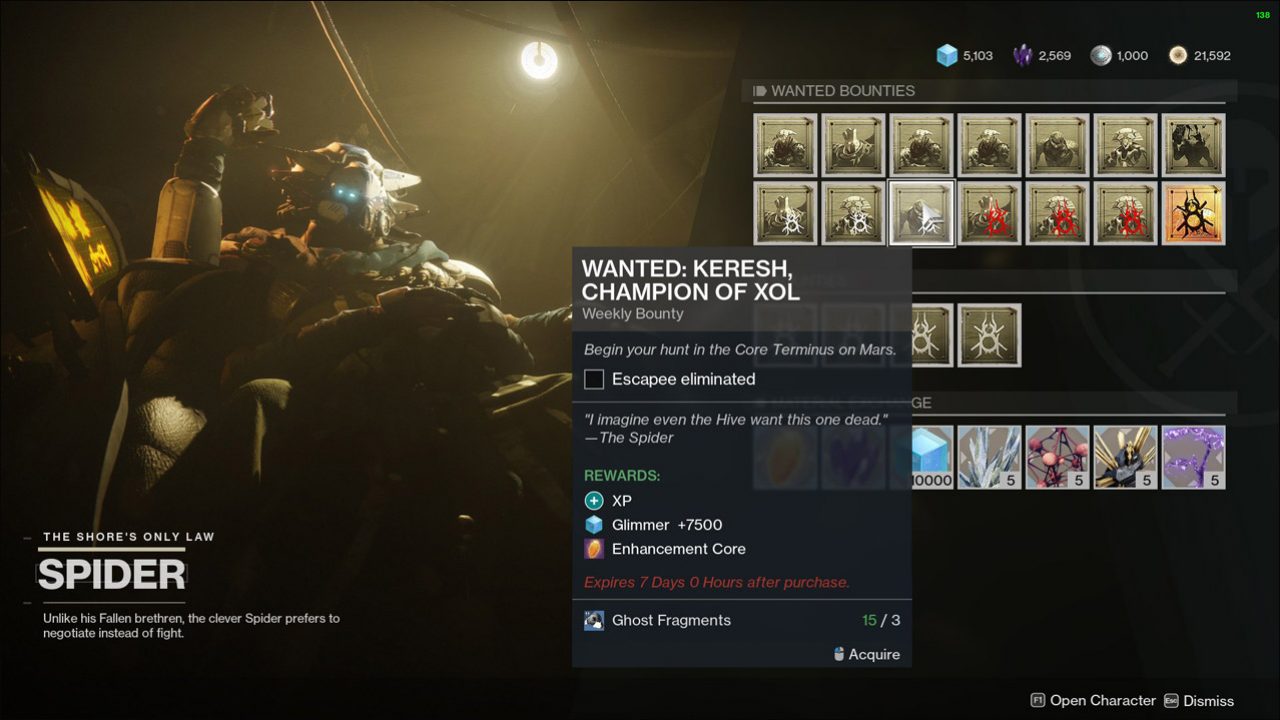The width and height of the screenshot is (1280, 720).
Task: Select the first Wanted Bounty in the top row
Action: (x=785, y=144)
